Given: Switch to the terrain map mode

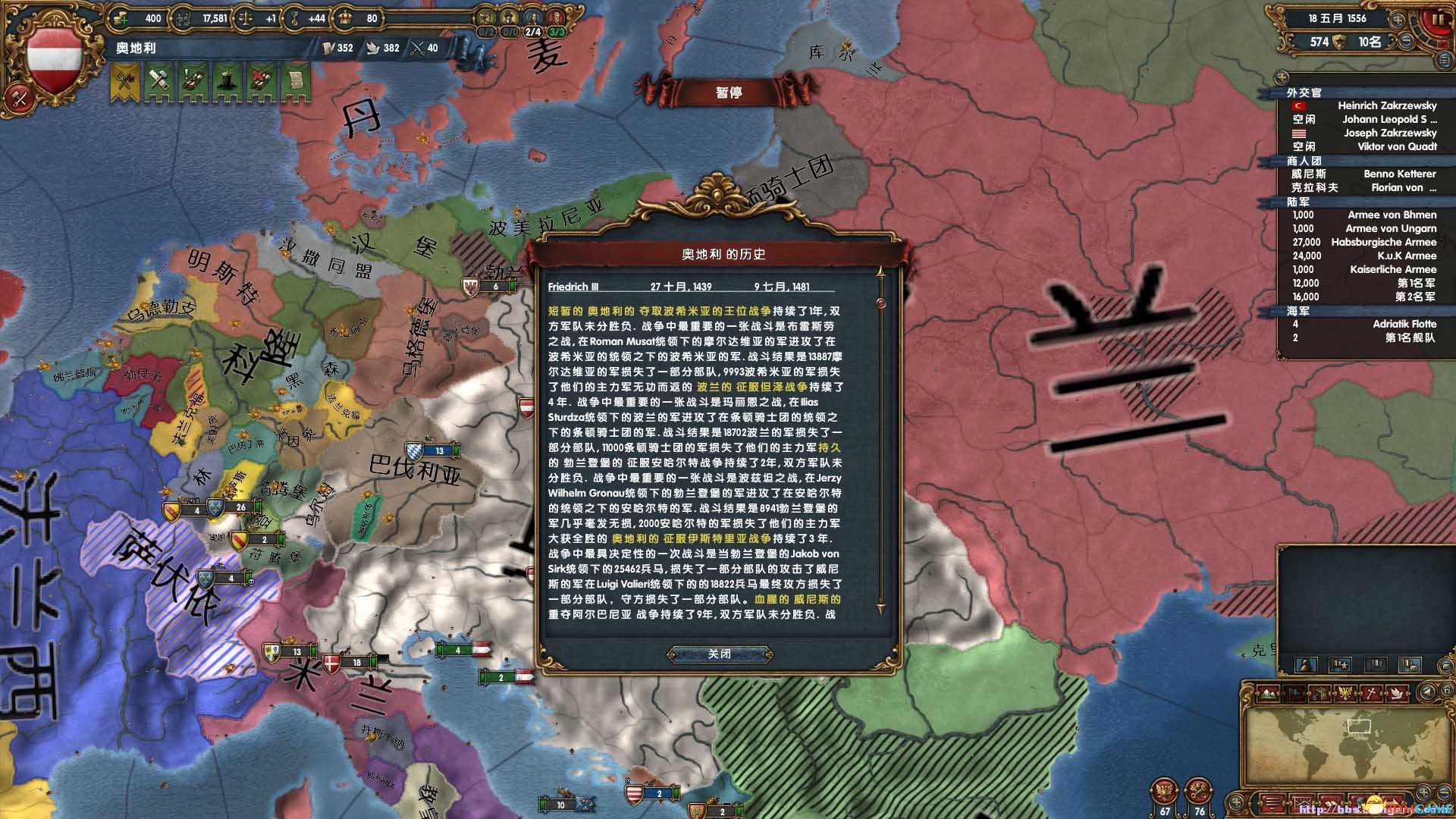Looking at the screenshot, I should click(1269, 692).
